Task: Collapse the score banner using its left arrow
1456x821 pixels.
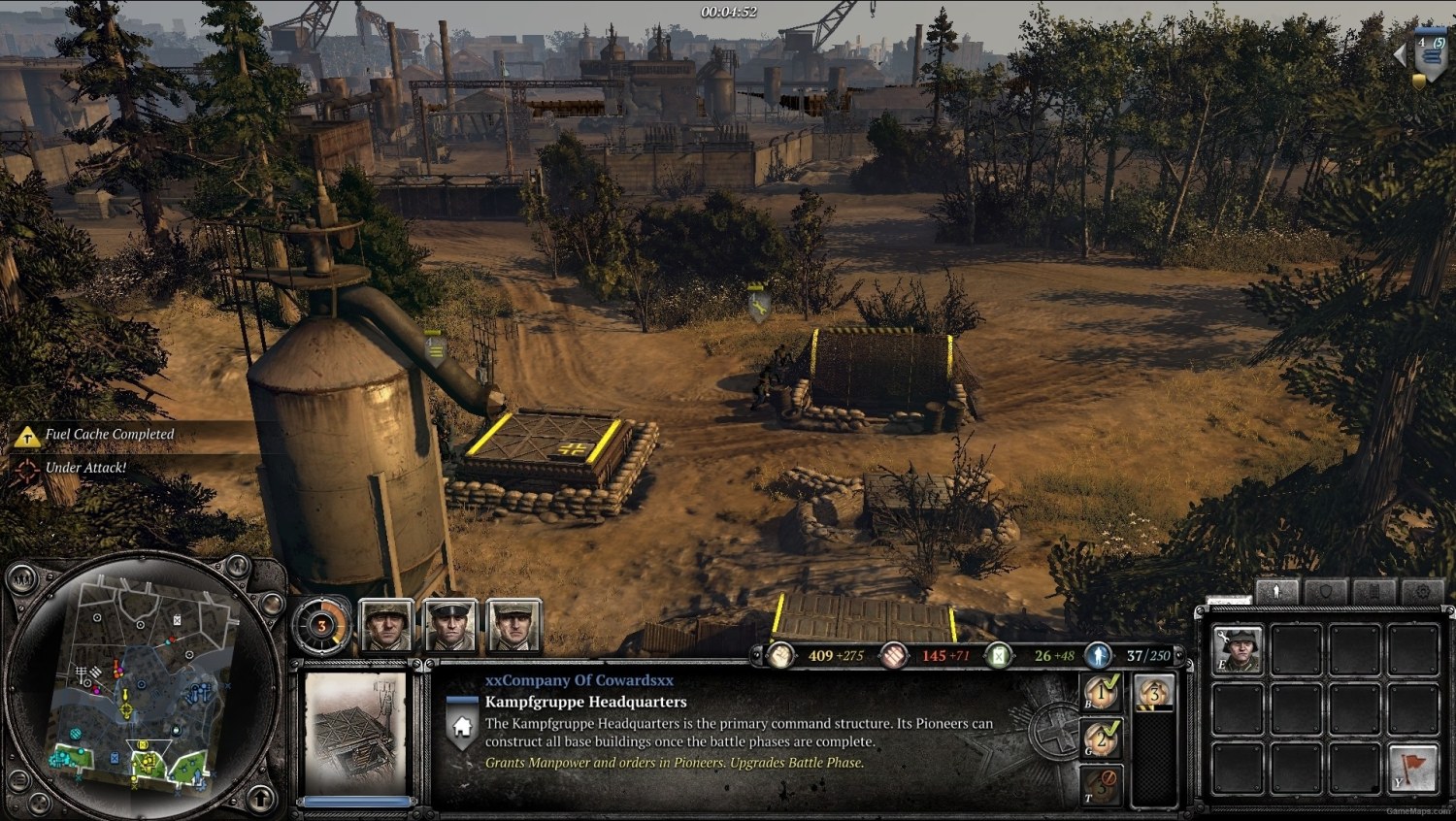Action: 1399,54
